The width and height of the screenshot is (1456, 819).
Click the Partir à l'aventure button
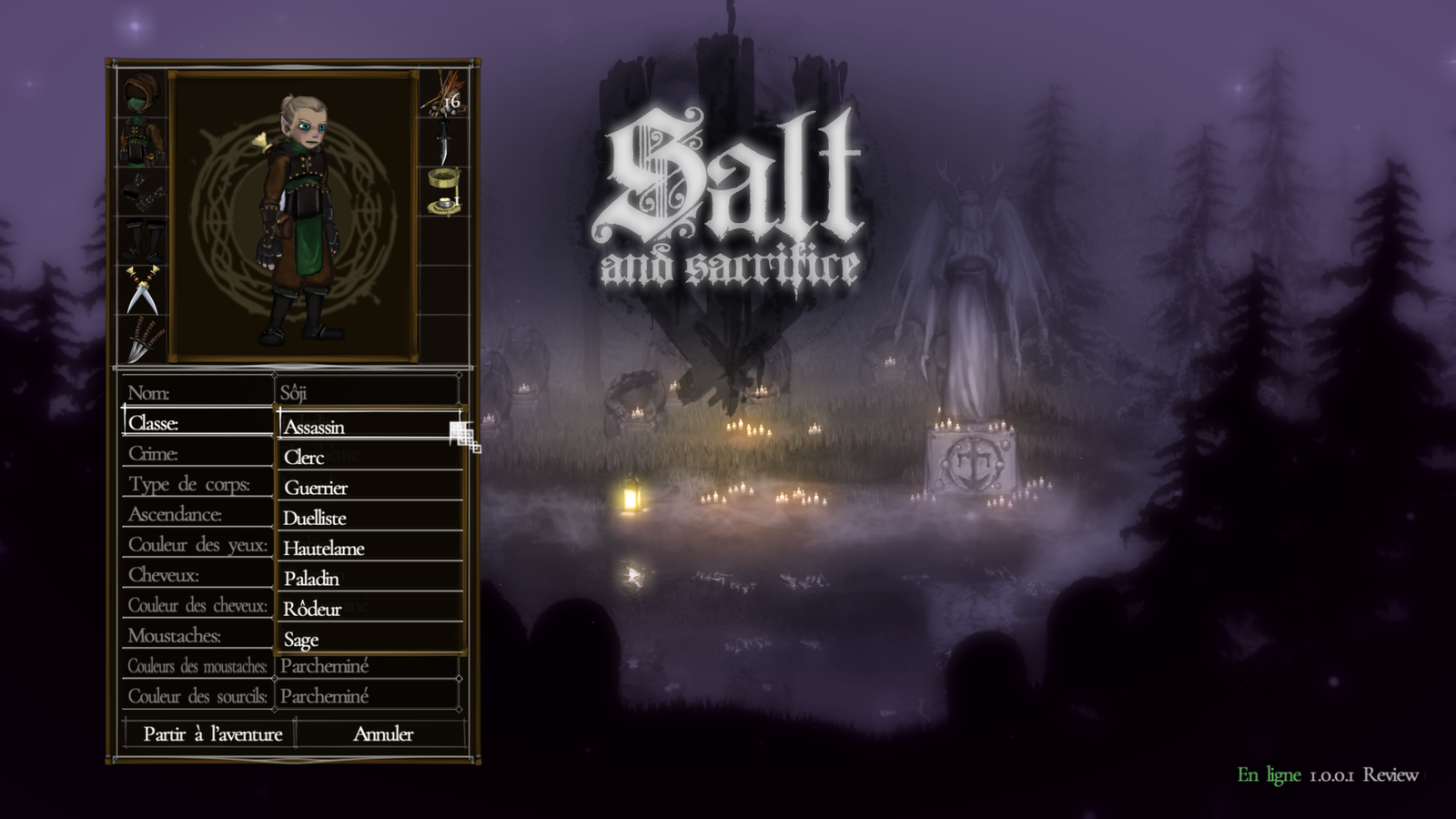point(212,734)
